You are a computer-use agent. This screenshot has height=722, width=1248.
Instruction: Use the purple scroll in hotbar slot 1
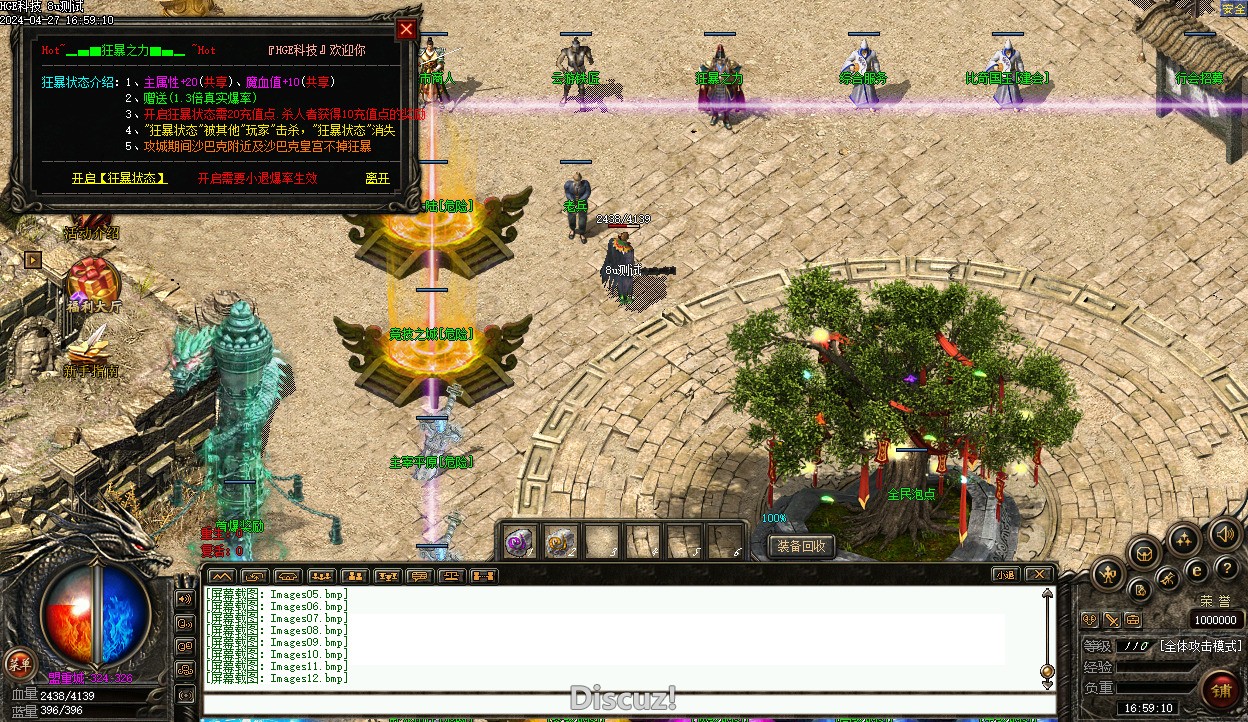519,542
